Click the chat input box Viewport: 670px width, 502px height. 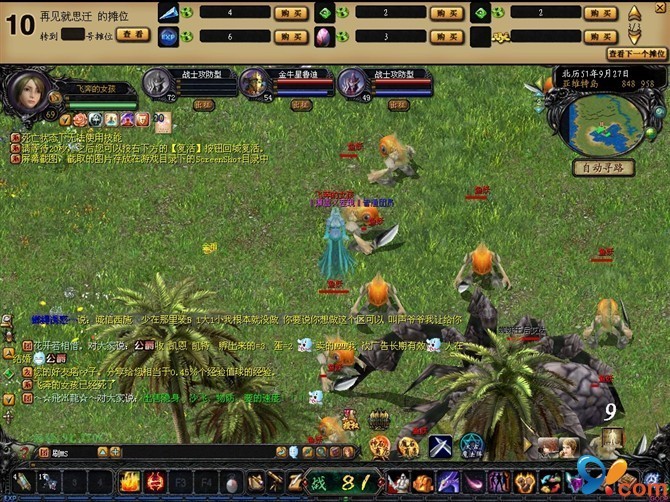(x=150, y=452)
